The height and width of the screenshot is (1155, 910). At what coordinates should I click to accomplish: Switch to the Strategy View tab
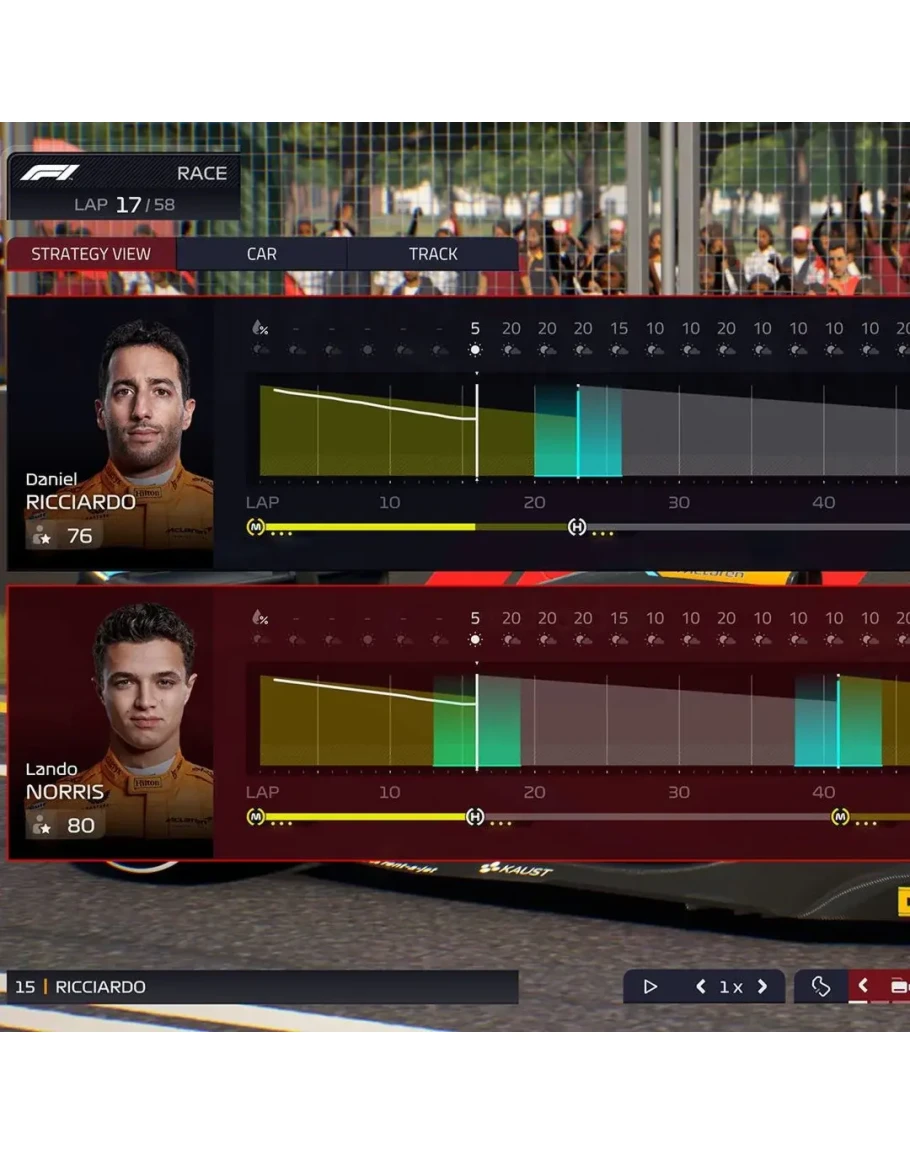[91, 254]
